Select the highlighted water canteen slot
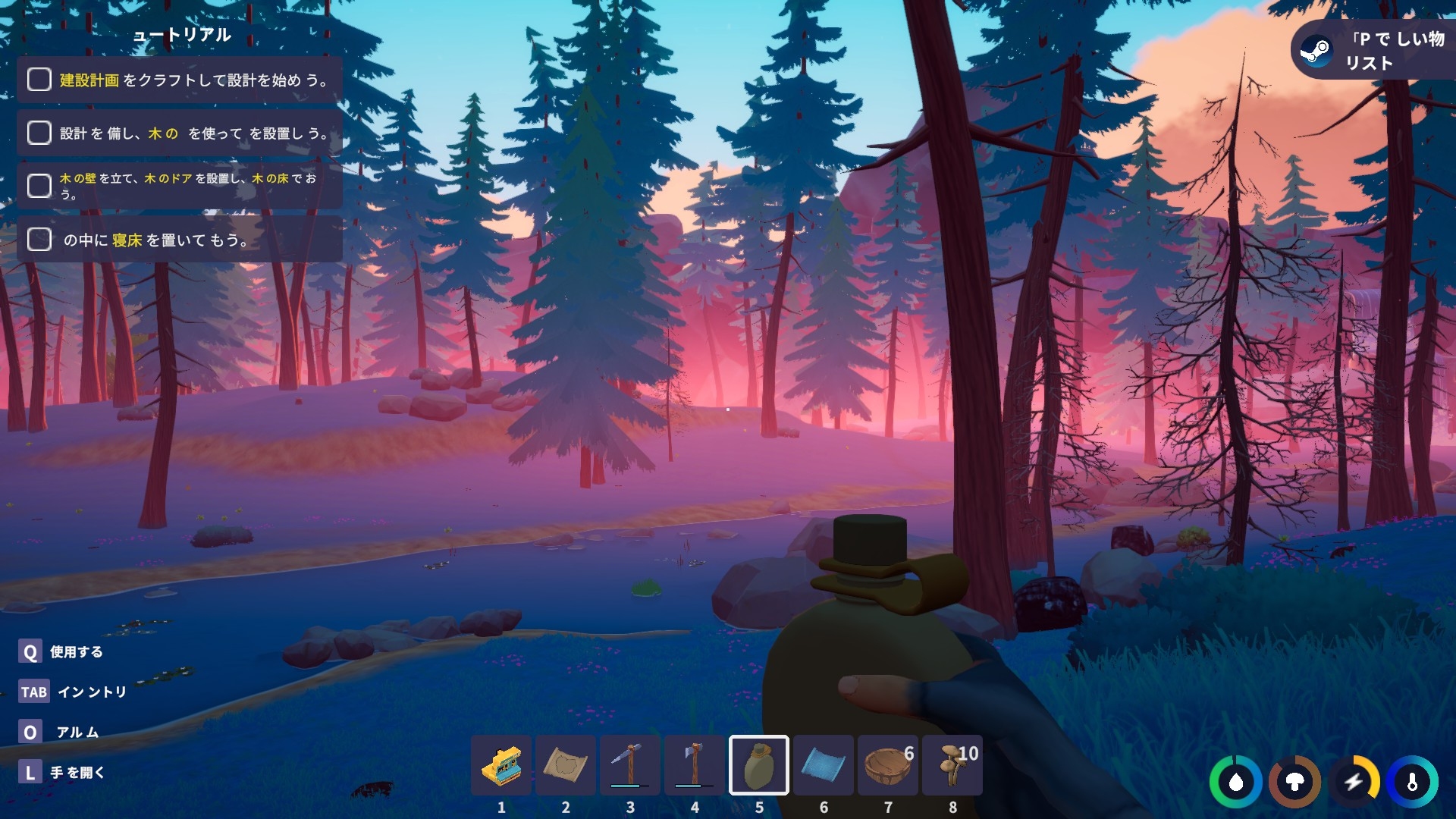Screen dimensions: 1456x819 click(x=758, y=765)
